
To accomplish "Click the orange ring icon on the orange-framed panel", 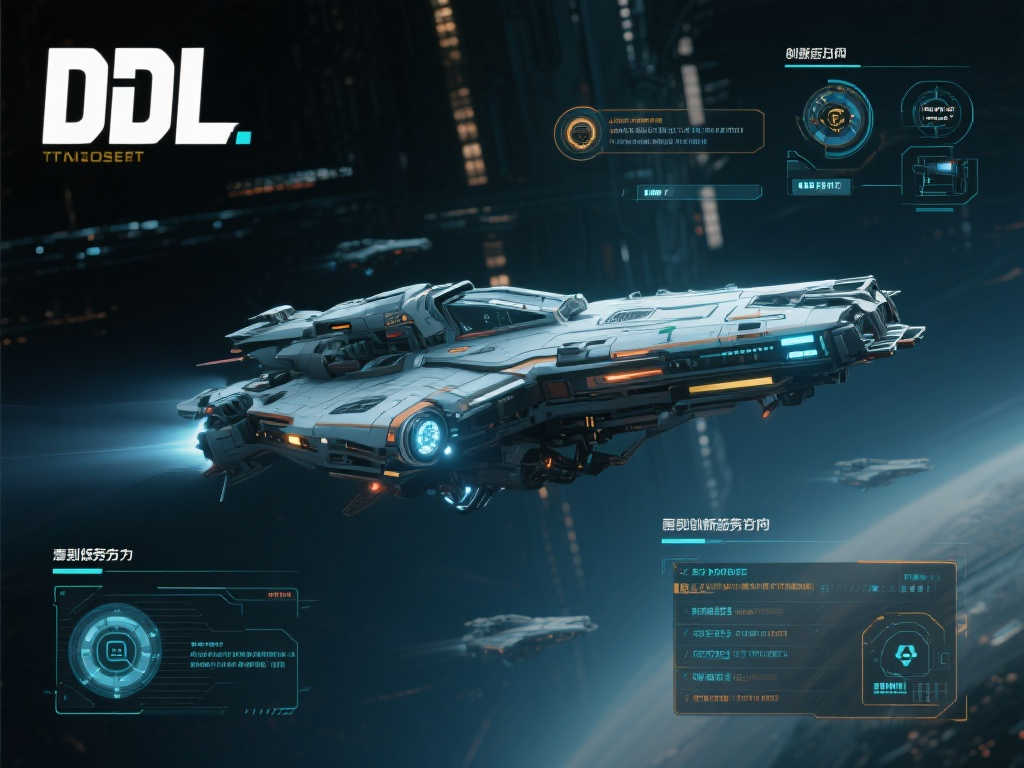I will point(581,131).
